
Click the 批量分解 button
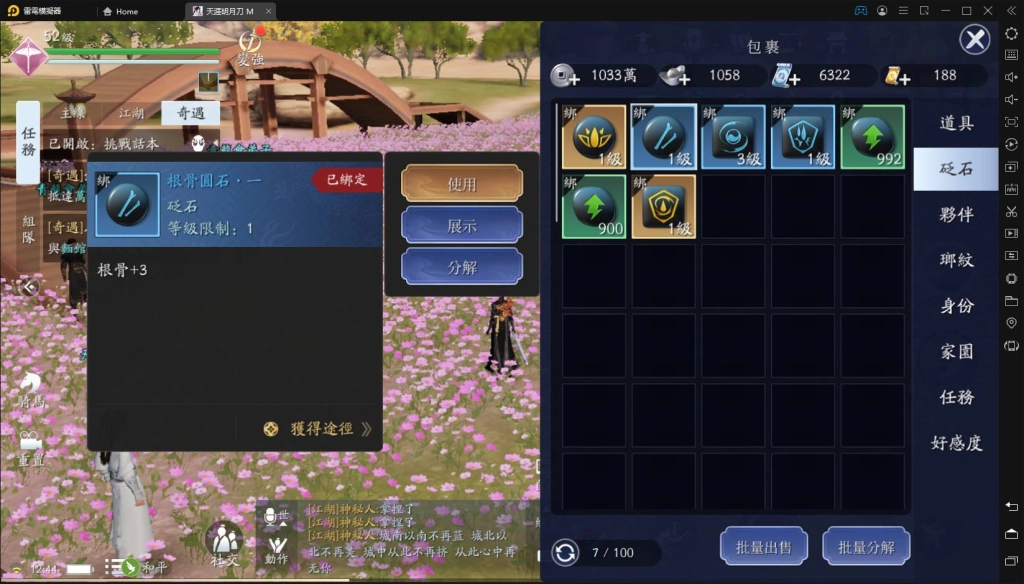866,547
